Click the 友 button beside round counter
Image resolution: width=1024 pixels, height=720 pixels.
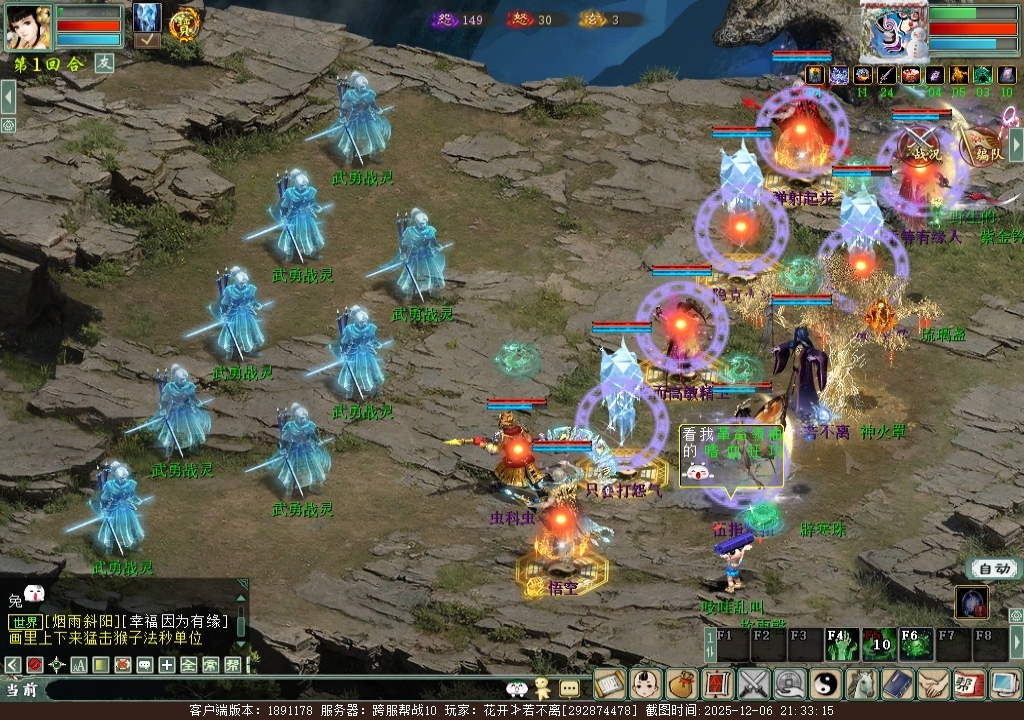(x=104, y=63)
